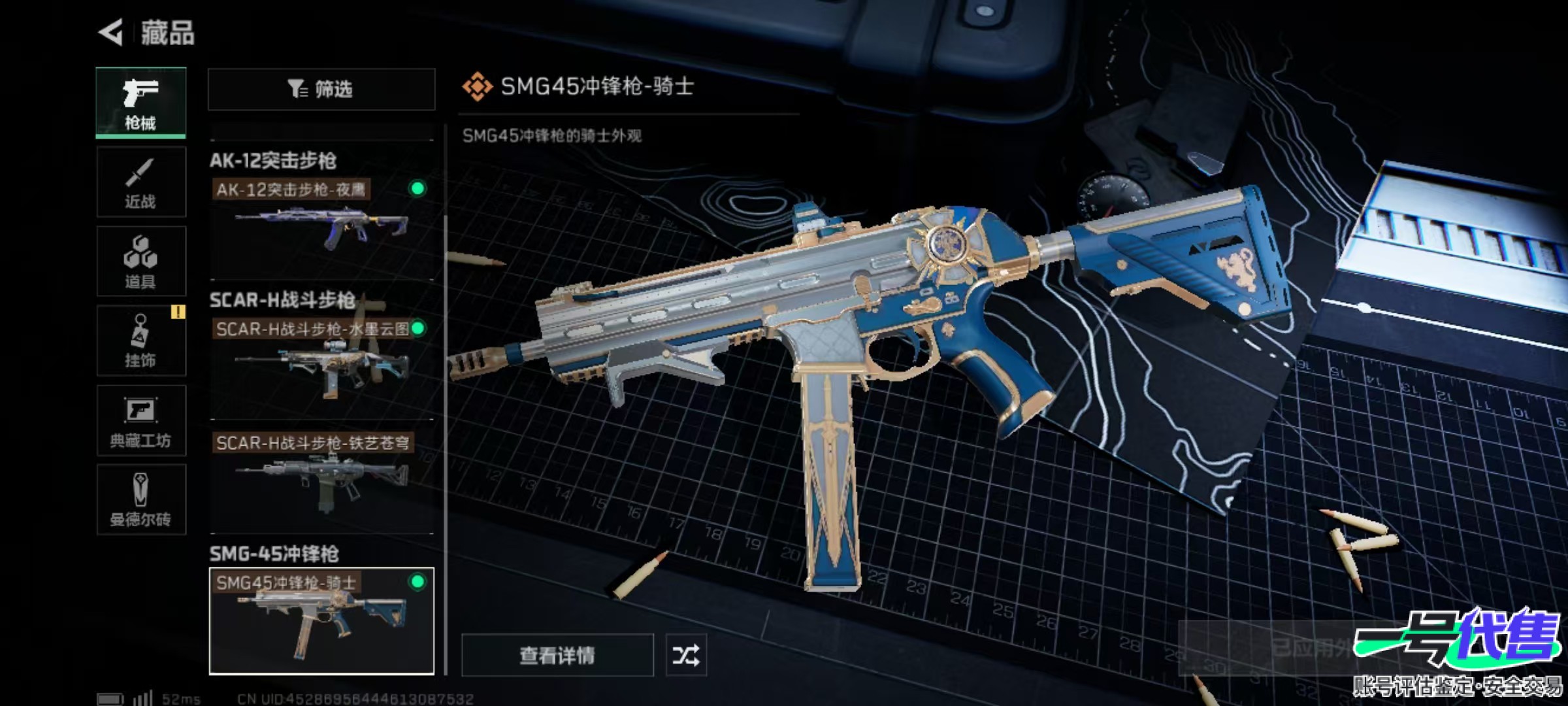Open the 筛选 filter button

point(321,89)
